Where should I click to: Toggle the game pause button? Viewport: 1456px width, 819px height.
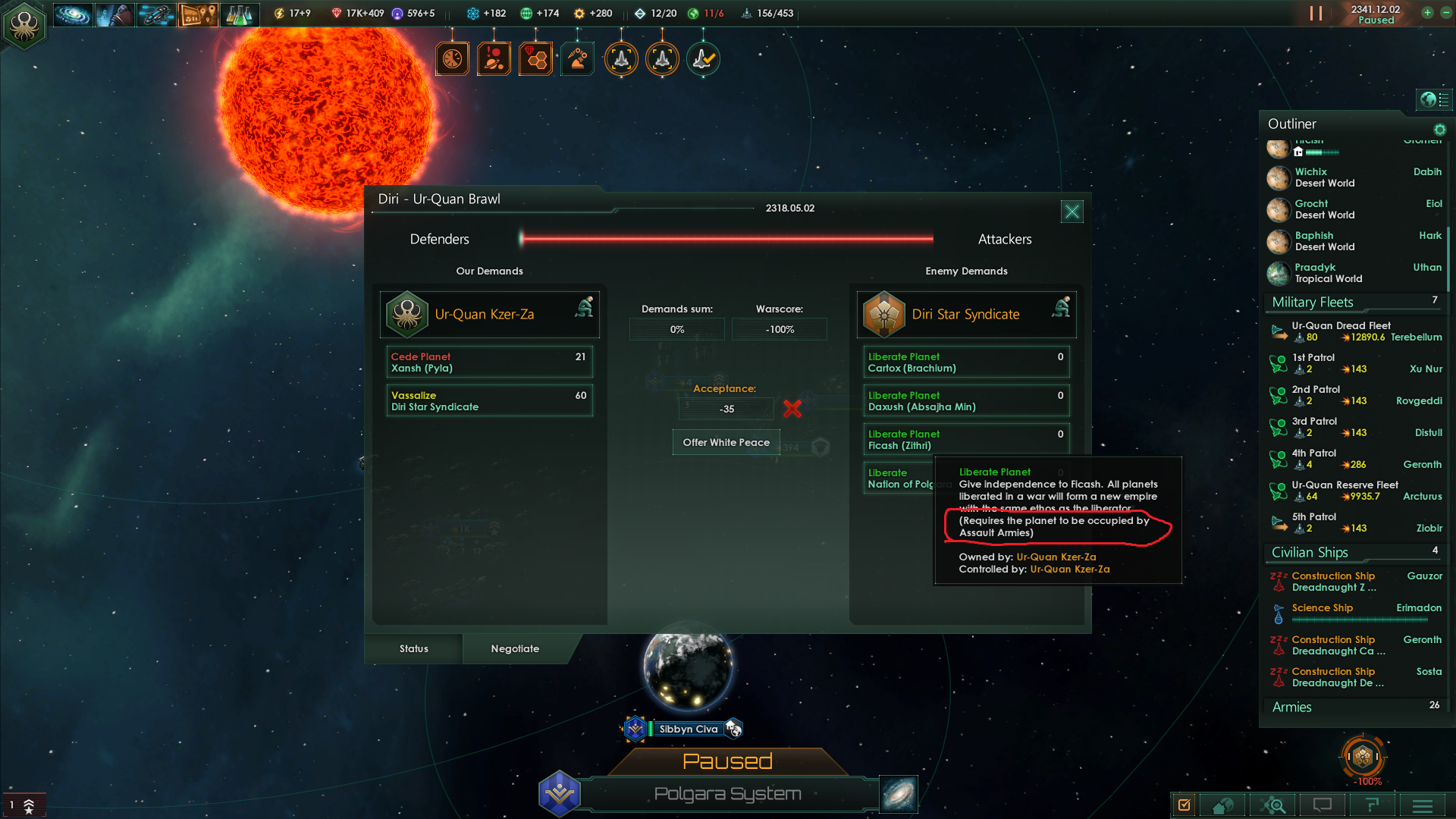(1316, 14)
